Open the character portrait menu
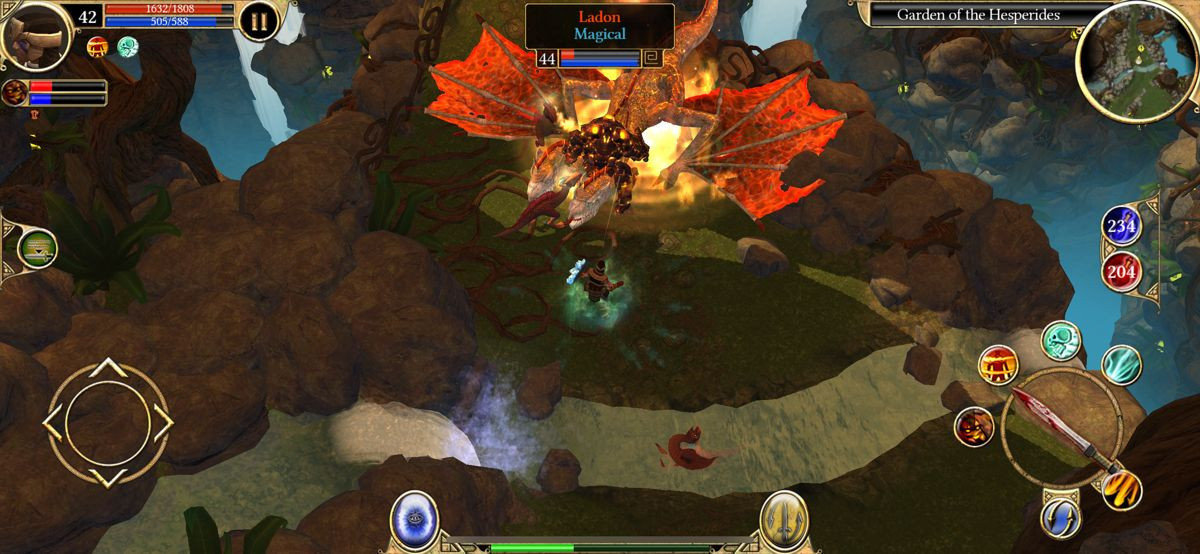Screen dimensions: 1200x554 pyautogui.click(x=34, y=35)
